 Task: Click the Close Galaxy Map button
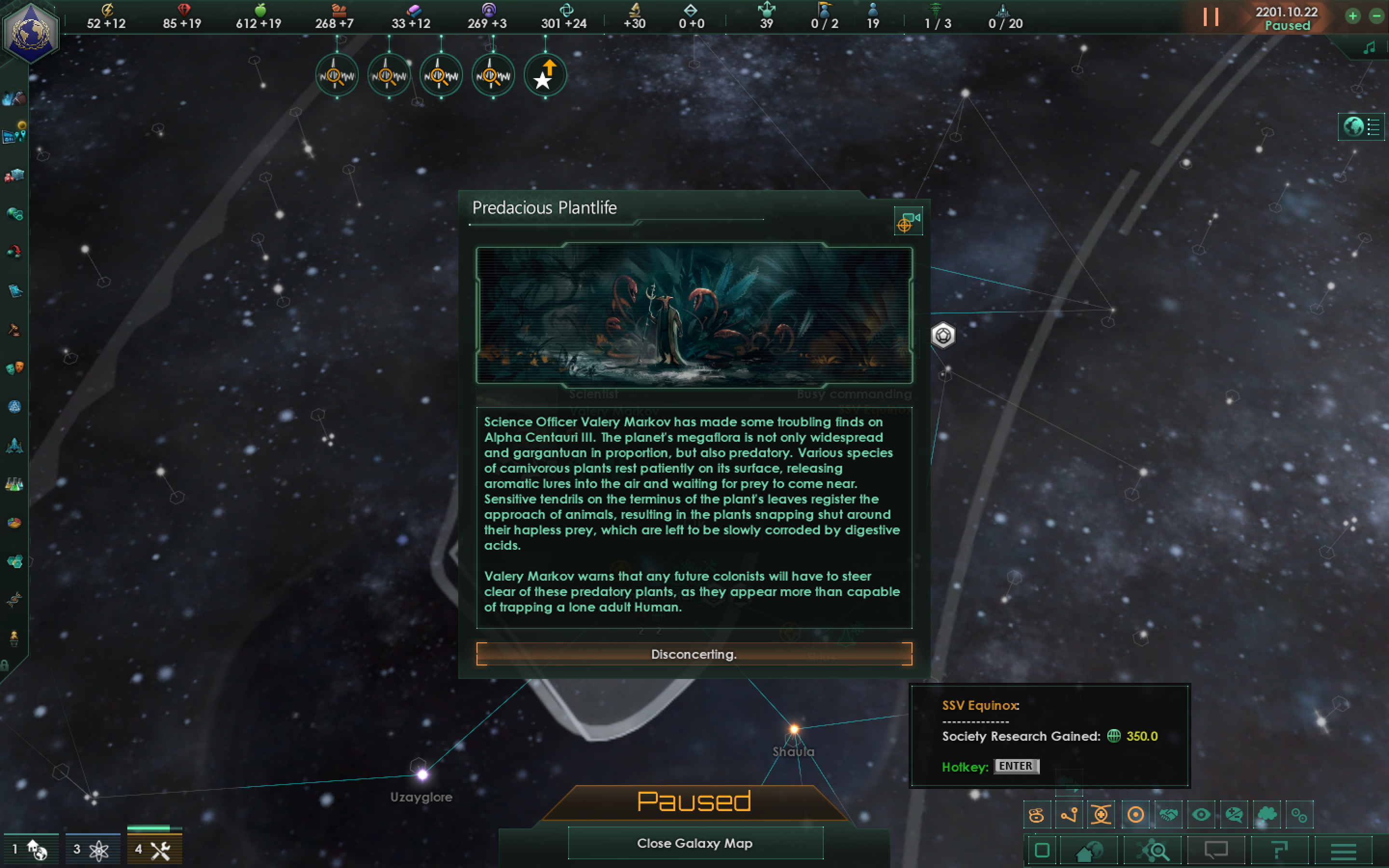point(695,843)
